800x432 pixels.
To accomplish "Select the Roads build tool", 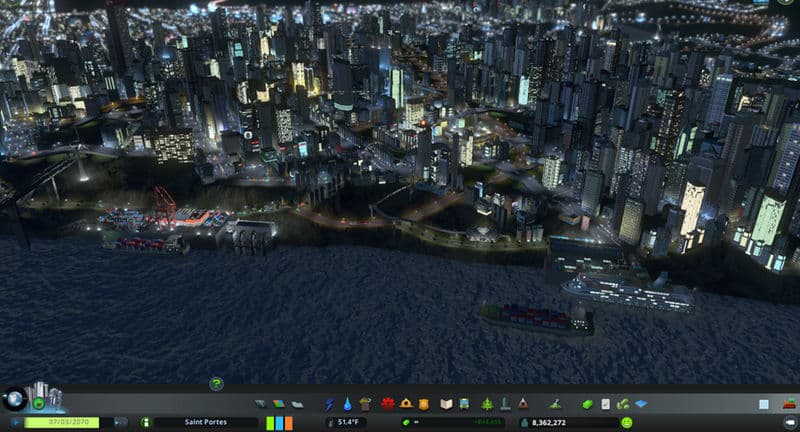I will click(x=261, y=404).
